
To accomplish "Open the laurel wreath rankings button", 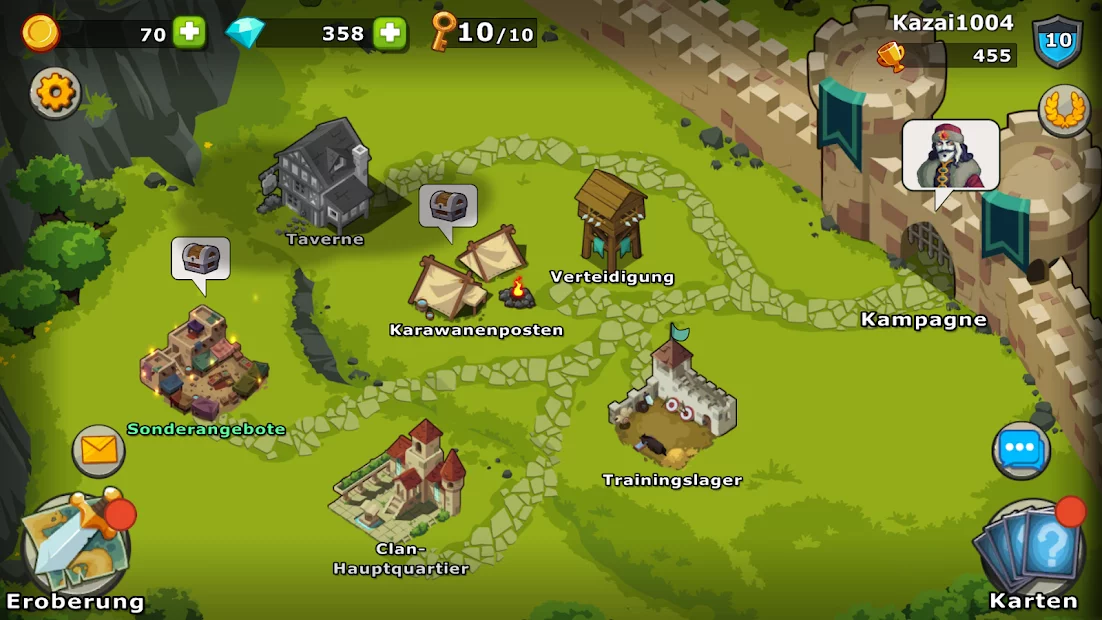I will (1063, 110).
